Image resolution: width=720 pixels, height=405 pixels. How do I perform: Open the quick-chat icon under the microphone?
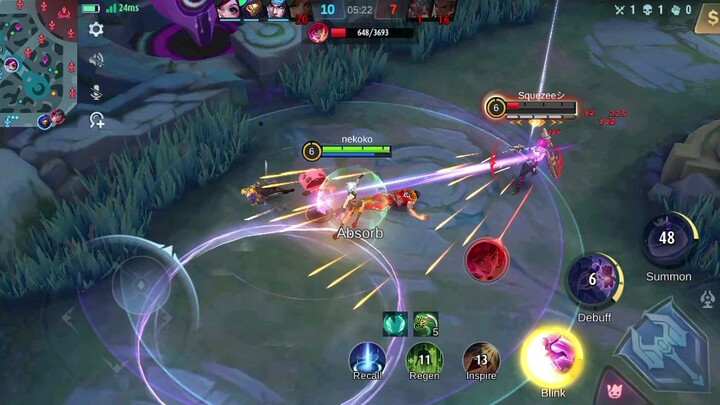click(x=97, y=121)
